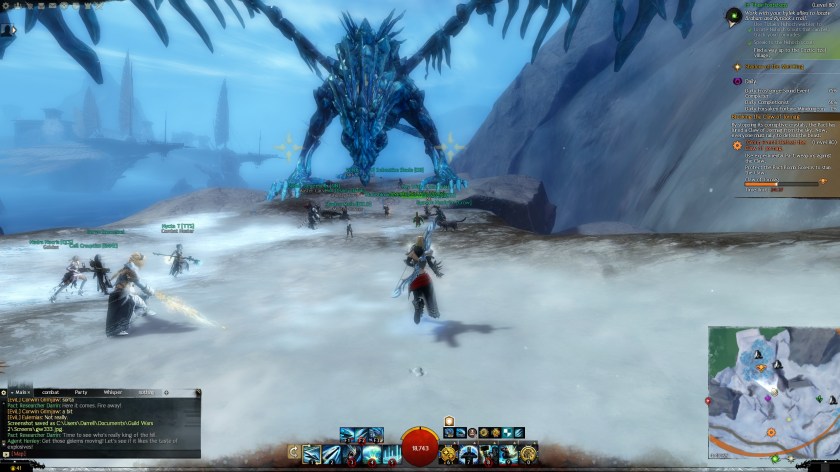
Task: Switch to the Main chat tab
Action: click(20, 392)
